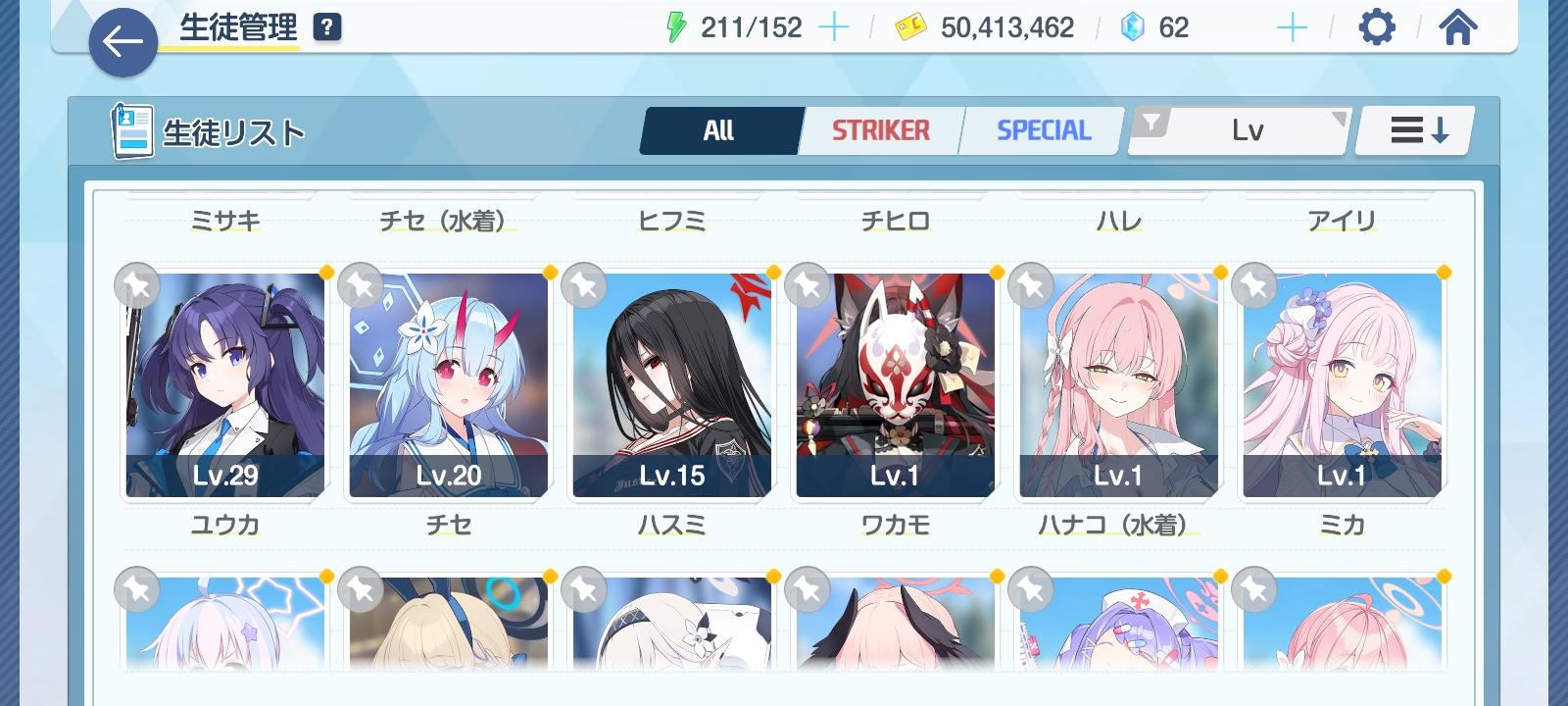
Task: Toggle the pin marker on Yuuka's portrait
Action: pos(137,285)
